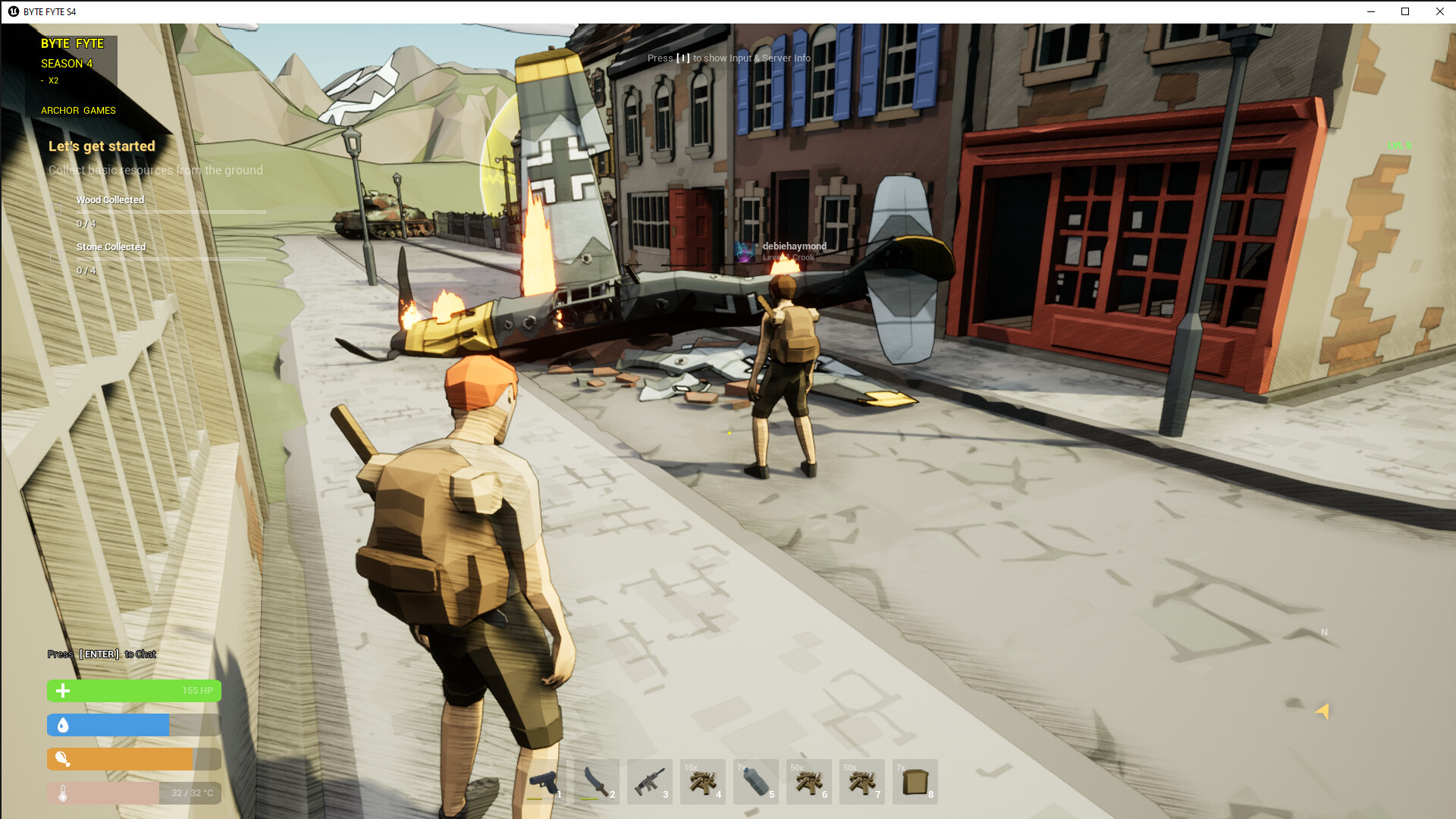The height and width of the screenshot is (819, 1456).
Task: Click the chicken leg hunger icon
Action: (x=63, y=759)
